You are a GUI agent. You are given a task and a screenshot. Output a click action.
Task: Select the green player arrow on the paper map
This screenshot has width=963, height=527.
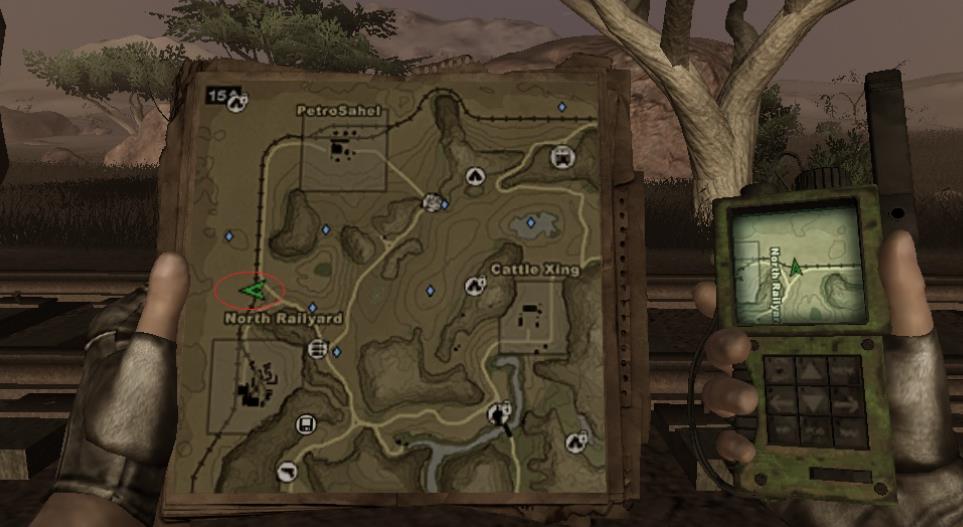(x=251, y=291)
